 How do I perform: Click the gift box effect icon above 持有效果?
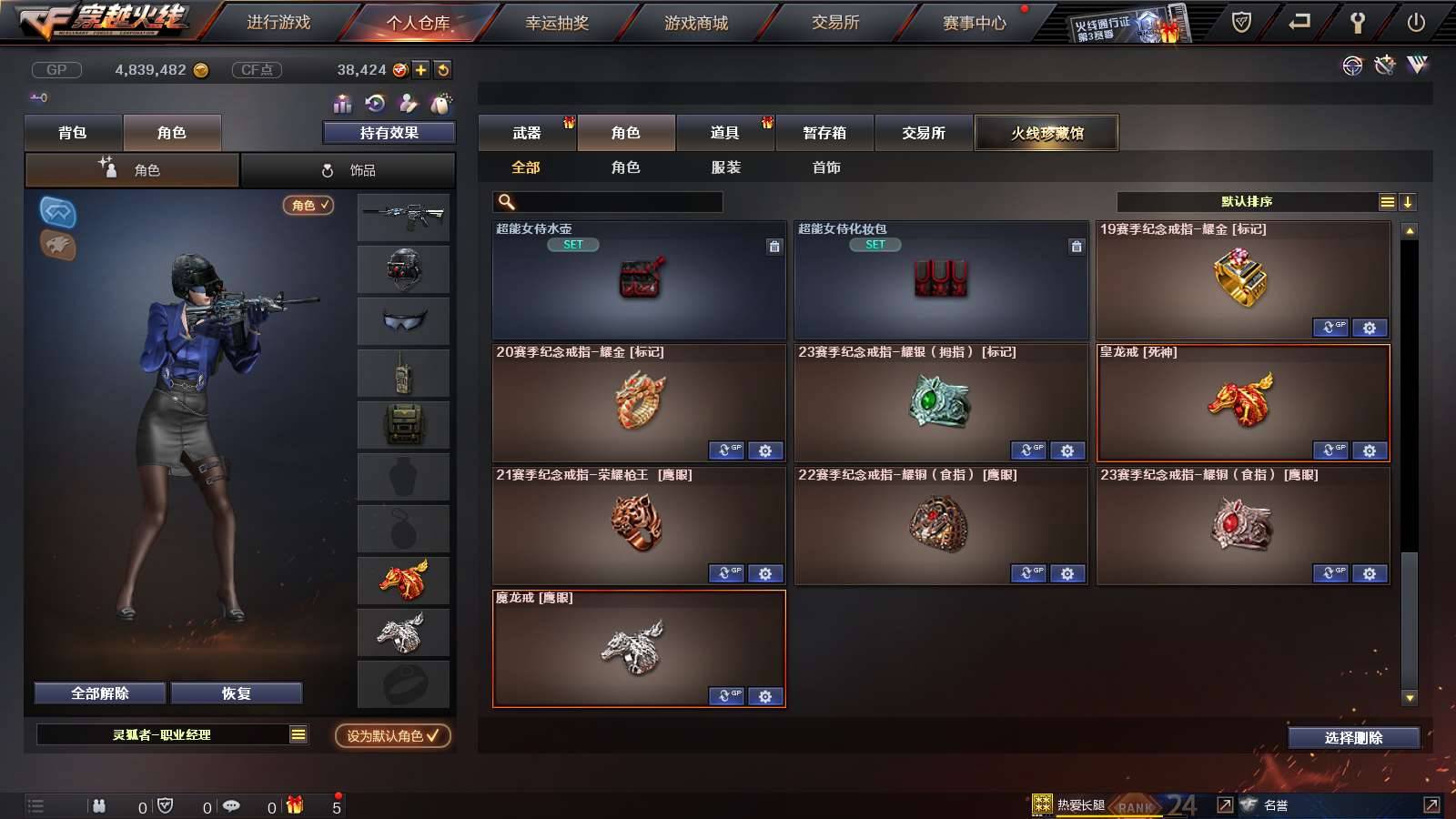(341, 102)
